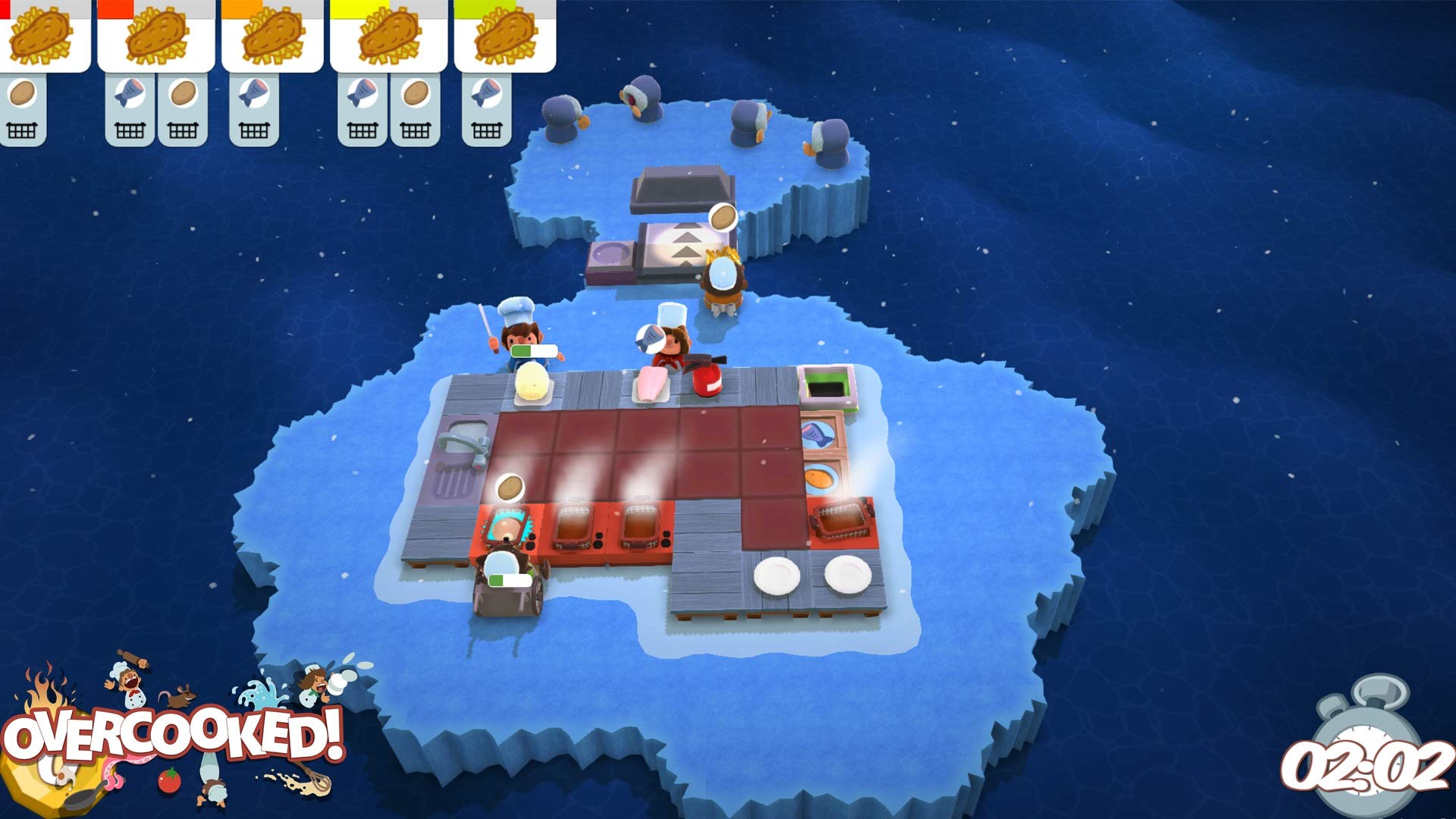
Task: Select the potato icon on the first order ticket
Action: point(24,93)
